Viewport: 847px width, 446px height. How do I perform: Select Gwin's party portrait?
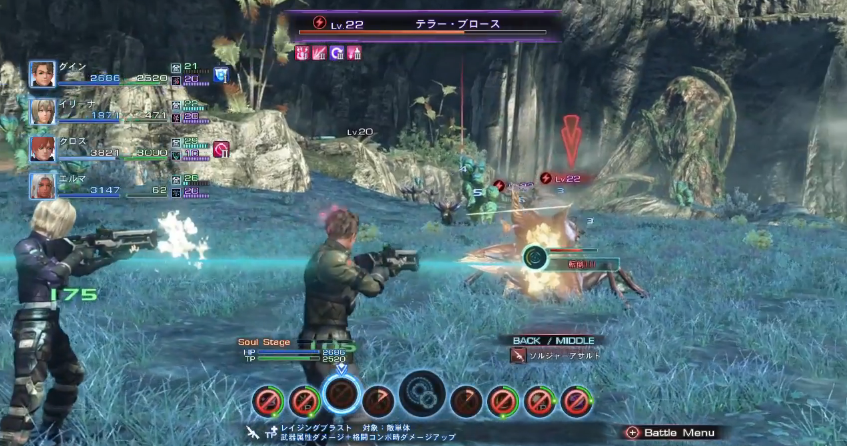[42, 74]
